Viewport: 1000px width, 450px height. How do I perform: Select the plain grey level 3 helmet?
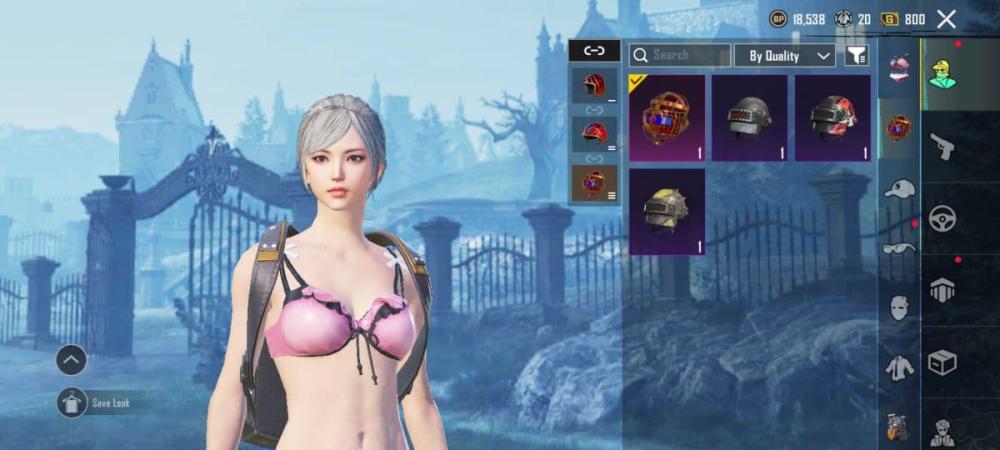point(749,118)
